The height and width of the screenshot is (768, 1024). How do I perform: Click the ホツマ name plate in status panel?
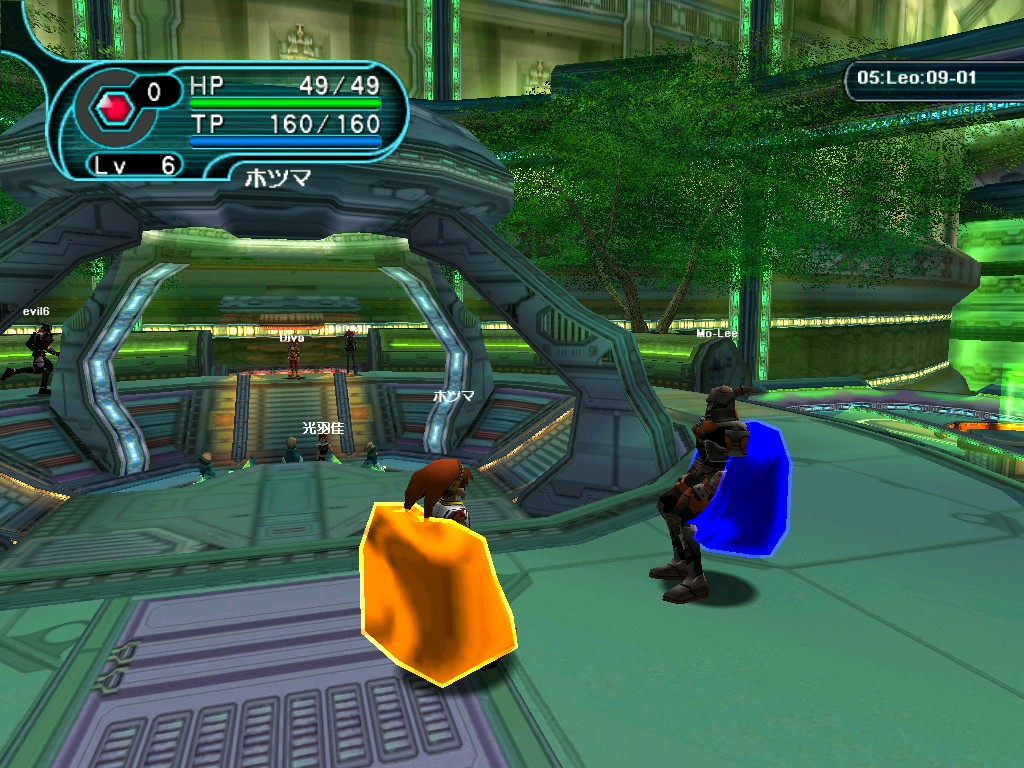coord(278,178)
